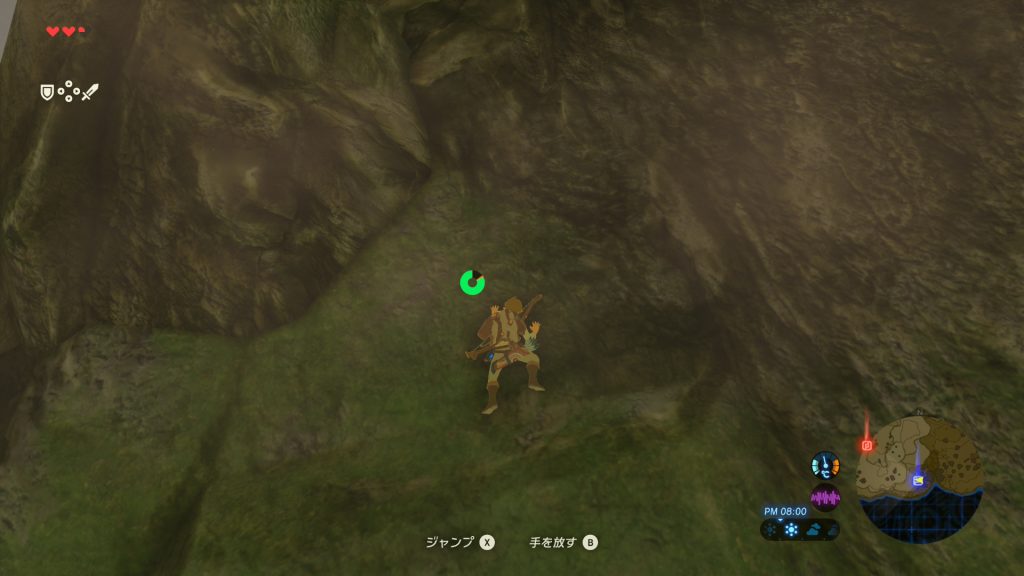The height and width of the screenshot is (576, 1024).
Task: Check the temperature gauge icon
Action: point(825,465)
